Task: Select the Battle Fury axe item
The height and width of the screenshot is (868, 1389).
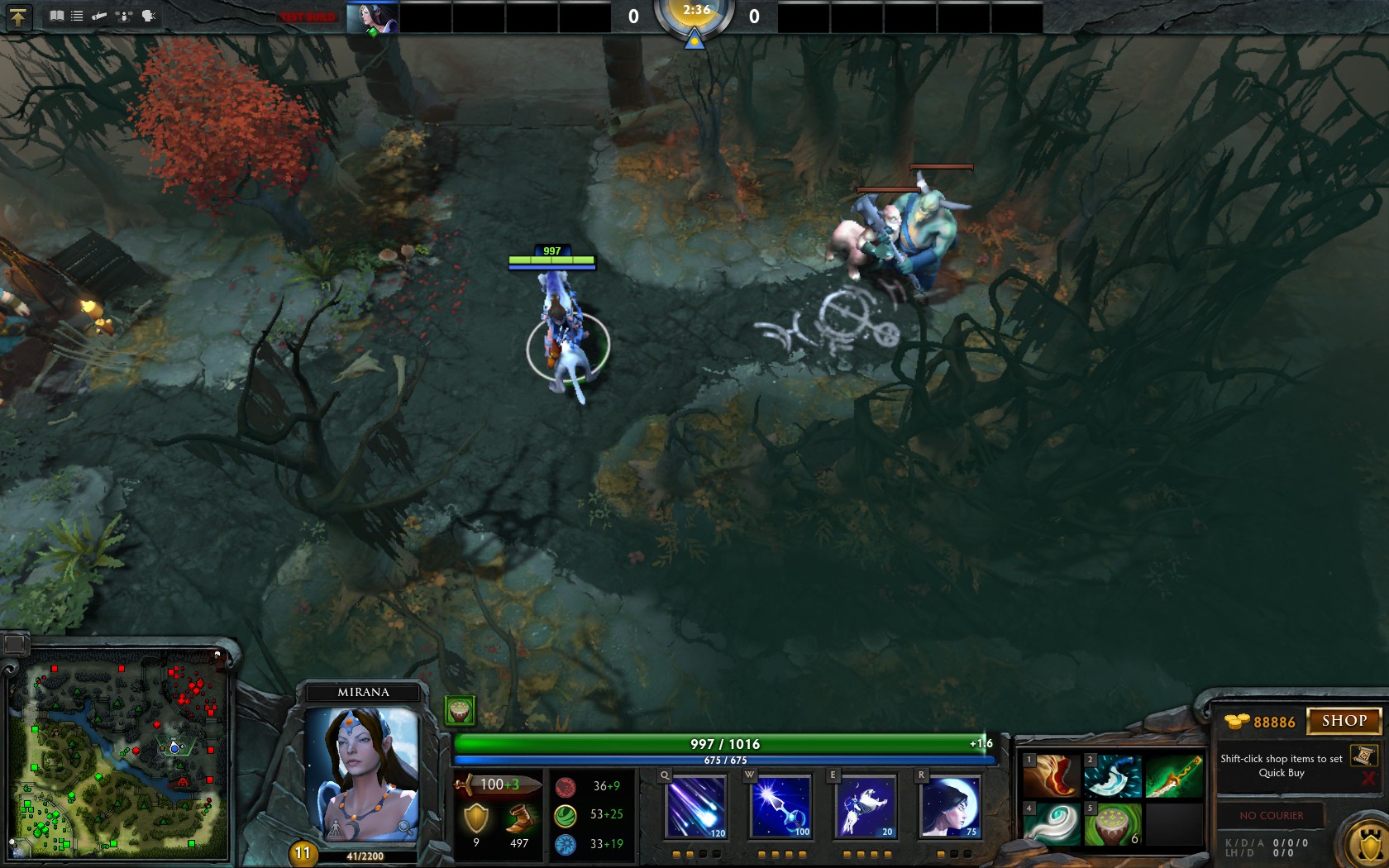Action: click(1112, 776)
